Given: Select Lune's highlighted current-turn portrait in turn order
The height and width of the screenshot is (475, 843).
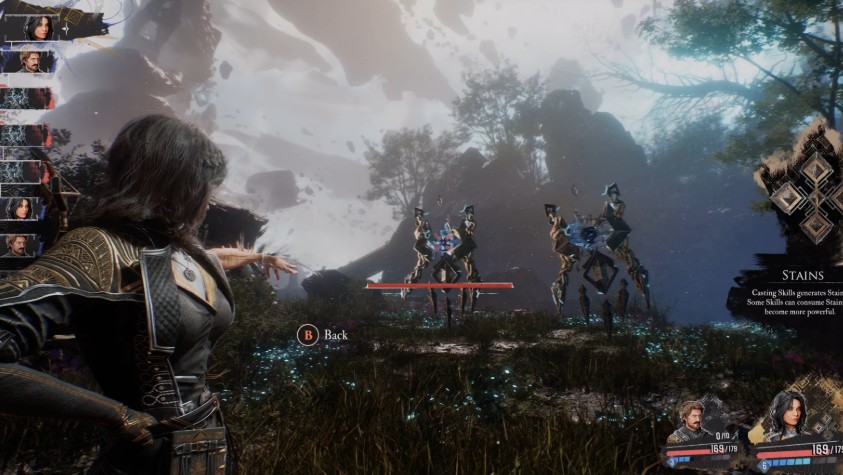Looking at the screenshot, I should pos(38,26).
